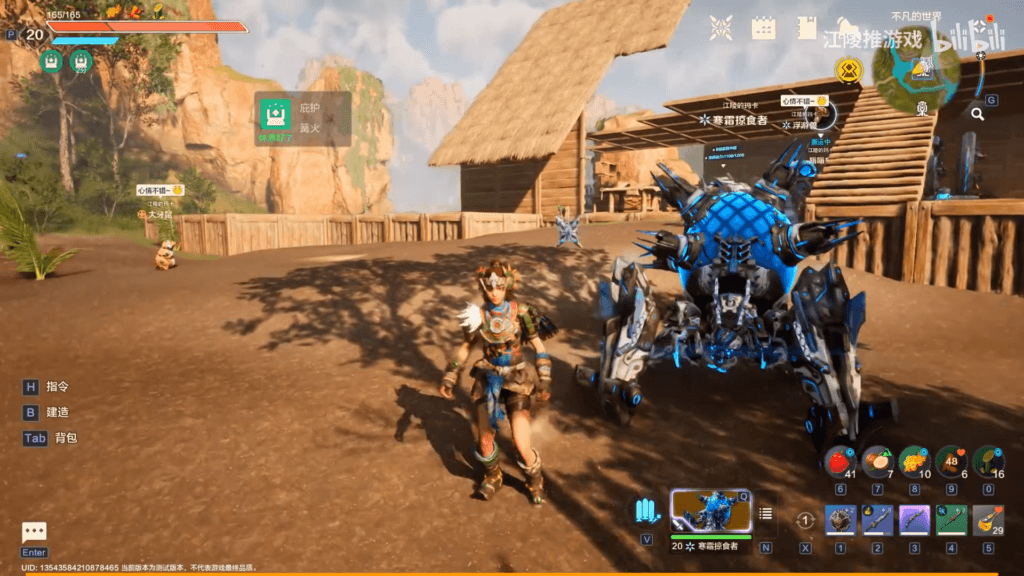Select the round shield hotbar slot
This screenshot has width=1024, height=576.
tap(840, 520)
